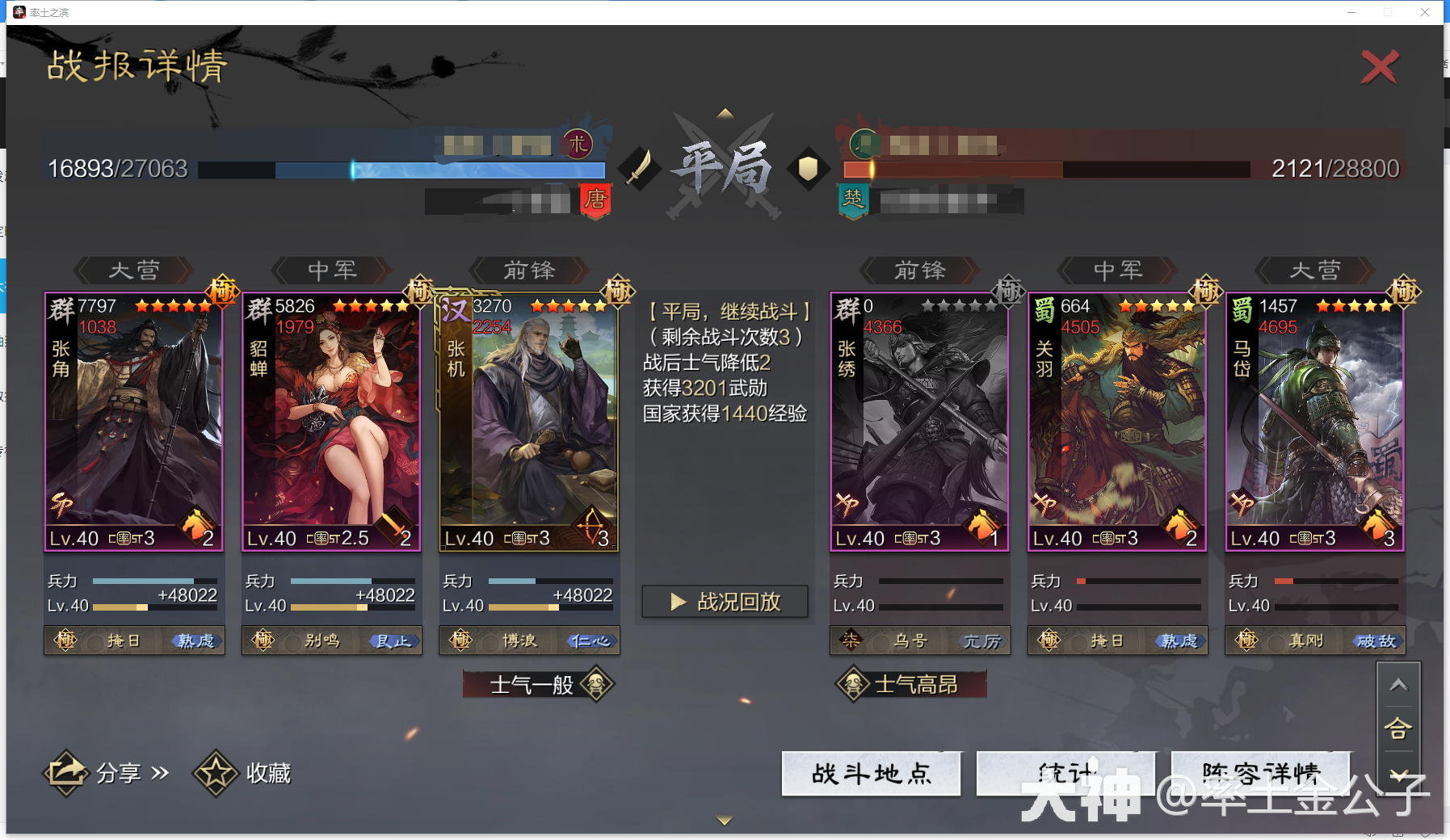The image size is (1450, 840).
Task: Open the 战斗地点 battle location button
Action: [871, 774]
